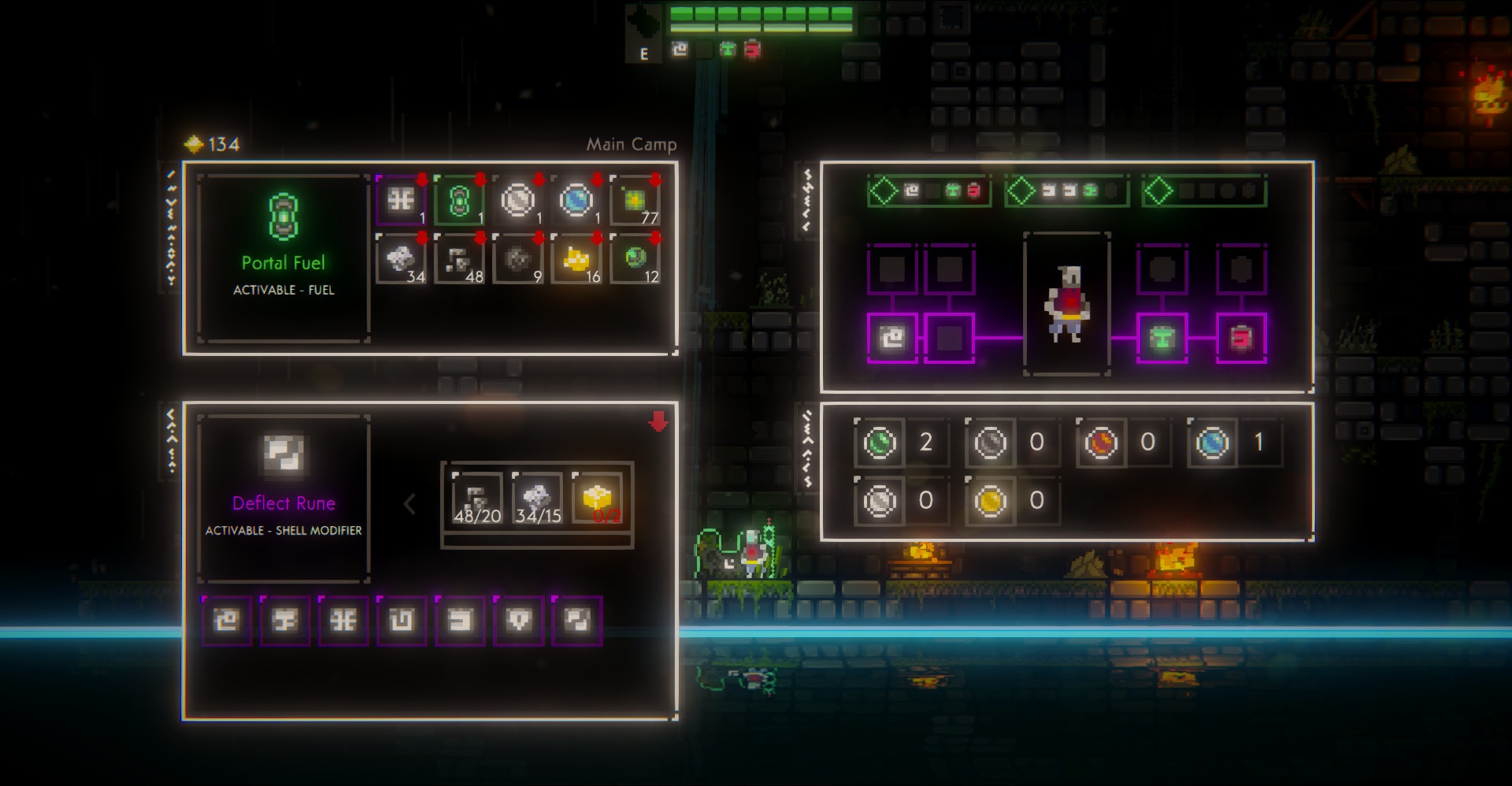Select the equipped spiral rune slot
Screen dimensions: 1512x786
tap(892, 338)
